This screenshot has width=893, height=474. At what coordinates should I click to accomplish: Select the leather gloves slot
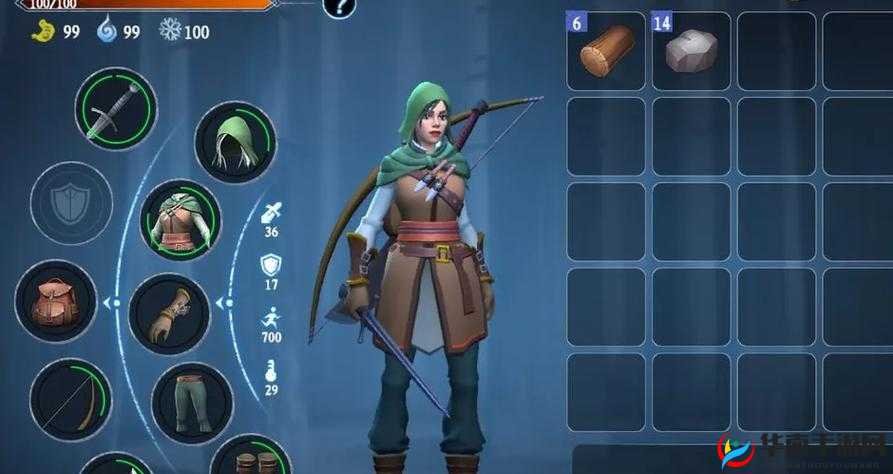pyautogui.click(x=169, y=314)
